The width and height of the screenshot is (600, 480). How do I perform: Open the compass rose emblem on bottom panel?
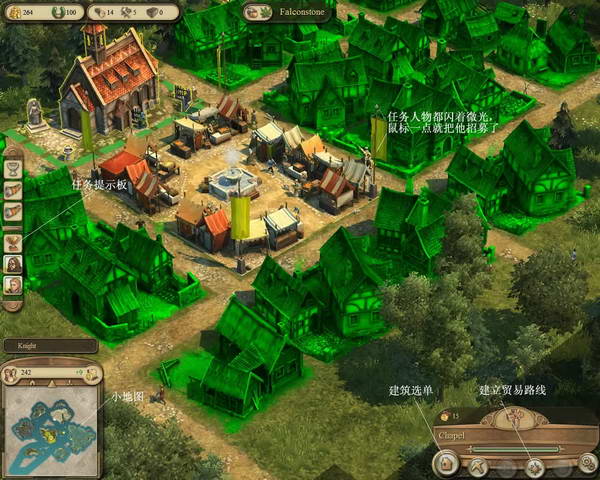click(517, 415)
